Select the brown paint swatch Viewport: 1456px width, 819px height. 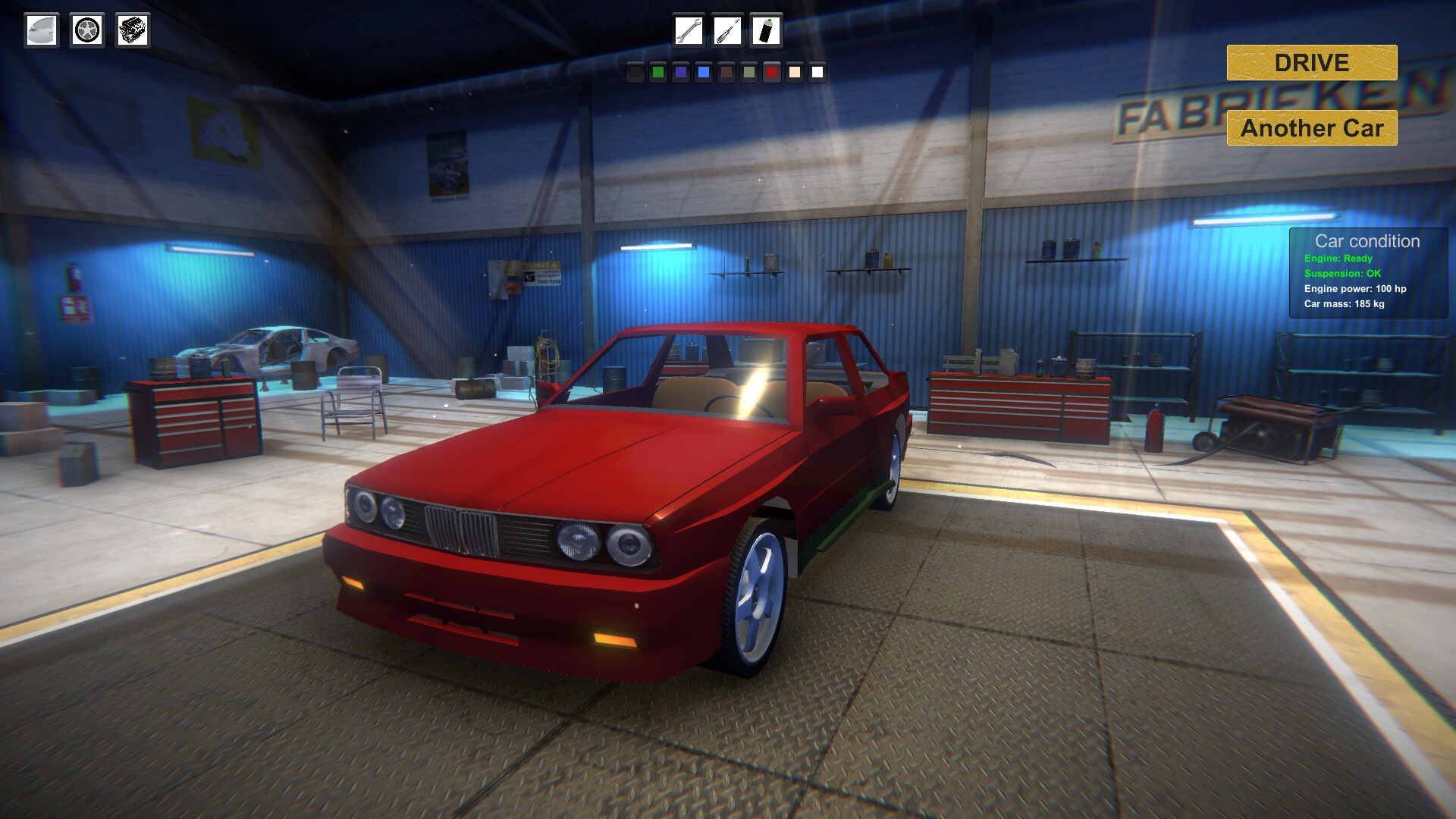coord(726,74)
